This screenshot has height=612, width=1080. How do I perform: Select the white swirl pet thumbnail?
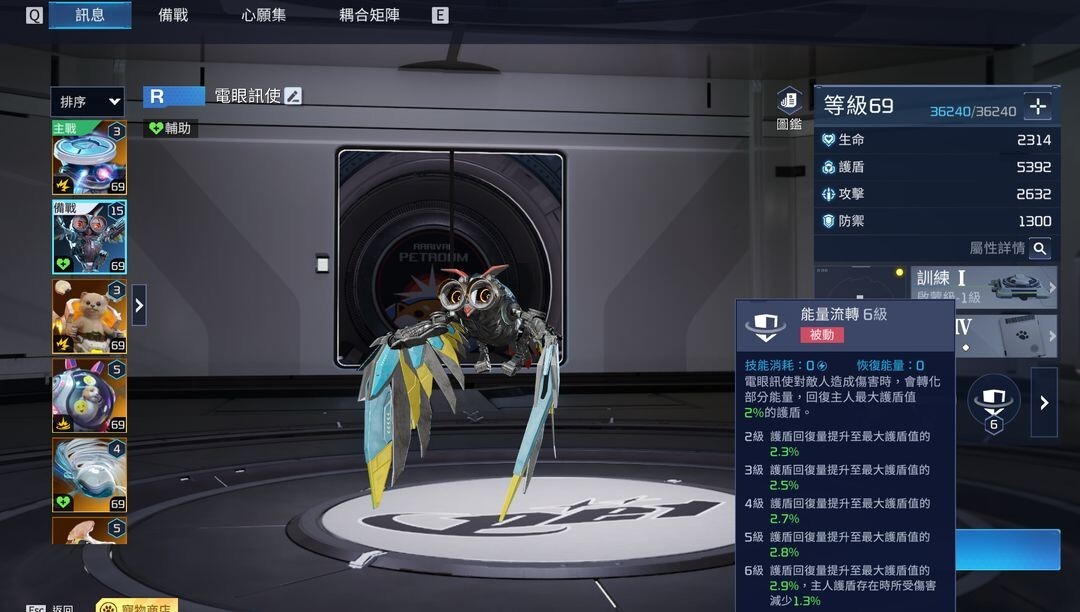coord(89,475)
